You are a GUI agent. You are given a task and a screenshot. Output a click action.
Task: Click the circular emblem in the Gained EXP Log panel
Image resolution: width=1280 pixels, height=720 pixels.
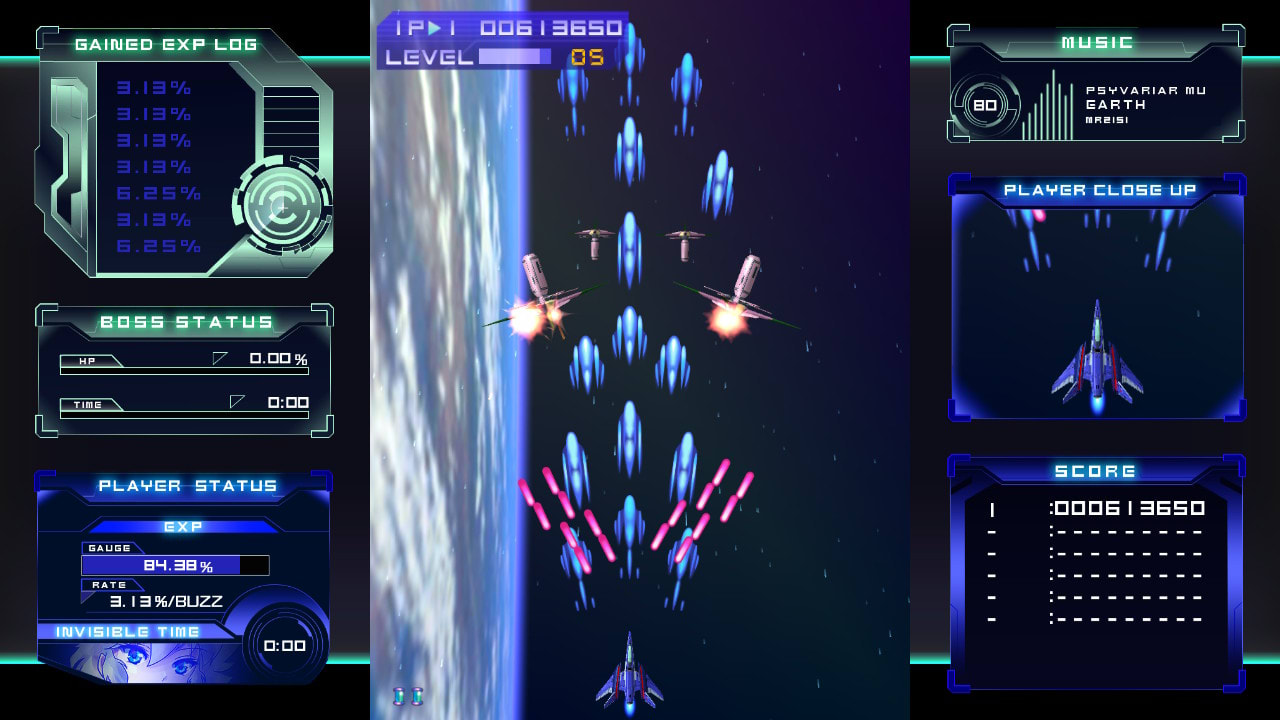point(281,208)
